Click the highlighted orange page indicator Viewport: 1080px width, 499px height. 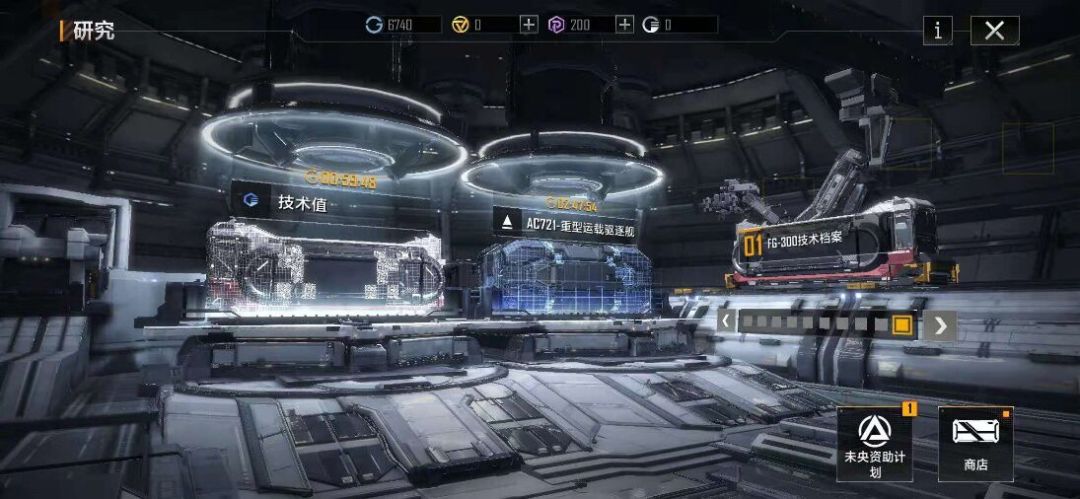[902, 324]
